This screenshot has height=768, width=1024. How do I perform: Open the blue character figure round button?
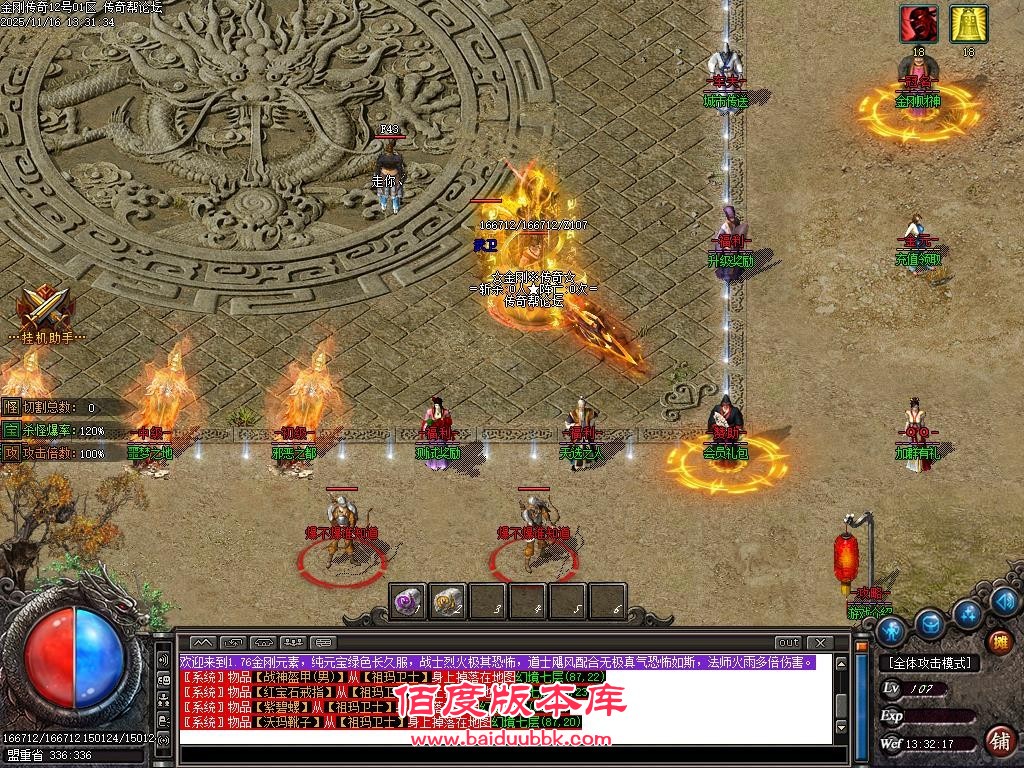click(x=890, y=631)
